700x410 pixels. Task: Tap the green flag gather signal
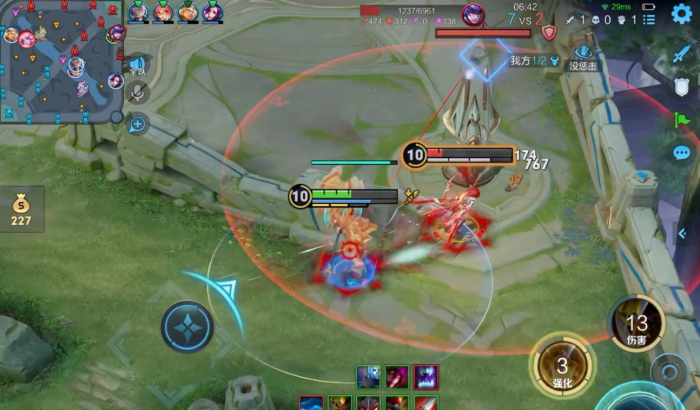[x=682, y=120]
